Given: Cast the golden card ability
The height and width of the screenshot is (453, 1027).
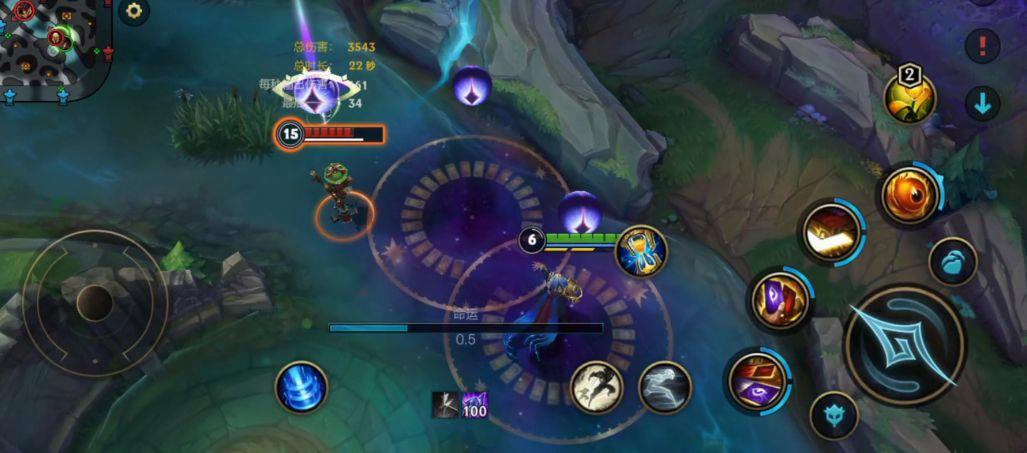Looking at the screenshot, I should (x=831, y=231).
